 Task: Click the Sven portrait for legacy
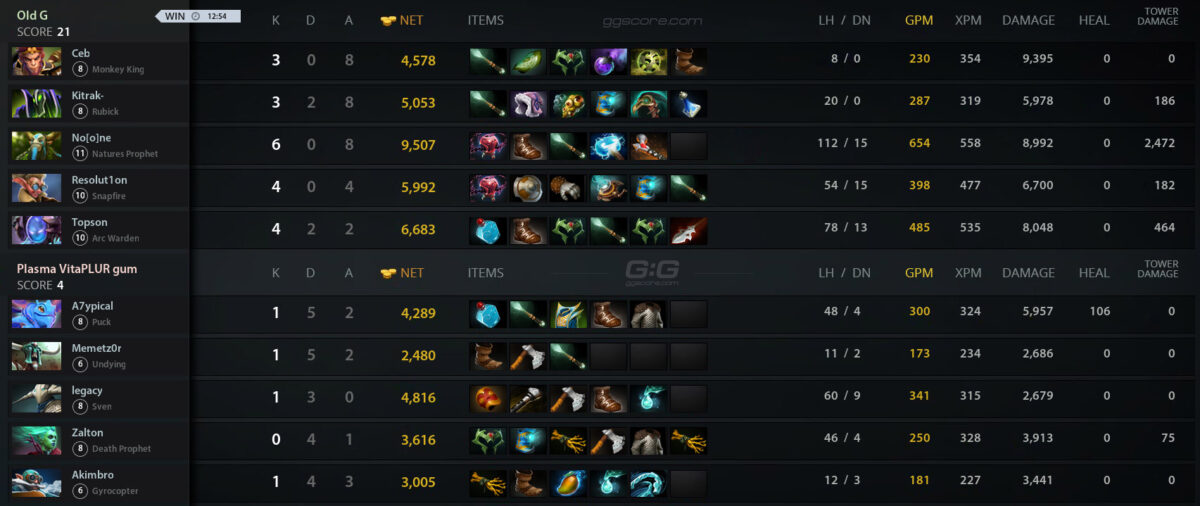coord(36,398)
